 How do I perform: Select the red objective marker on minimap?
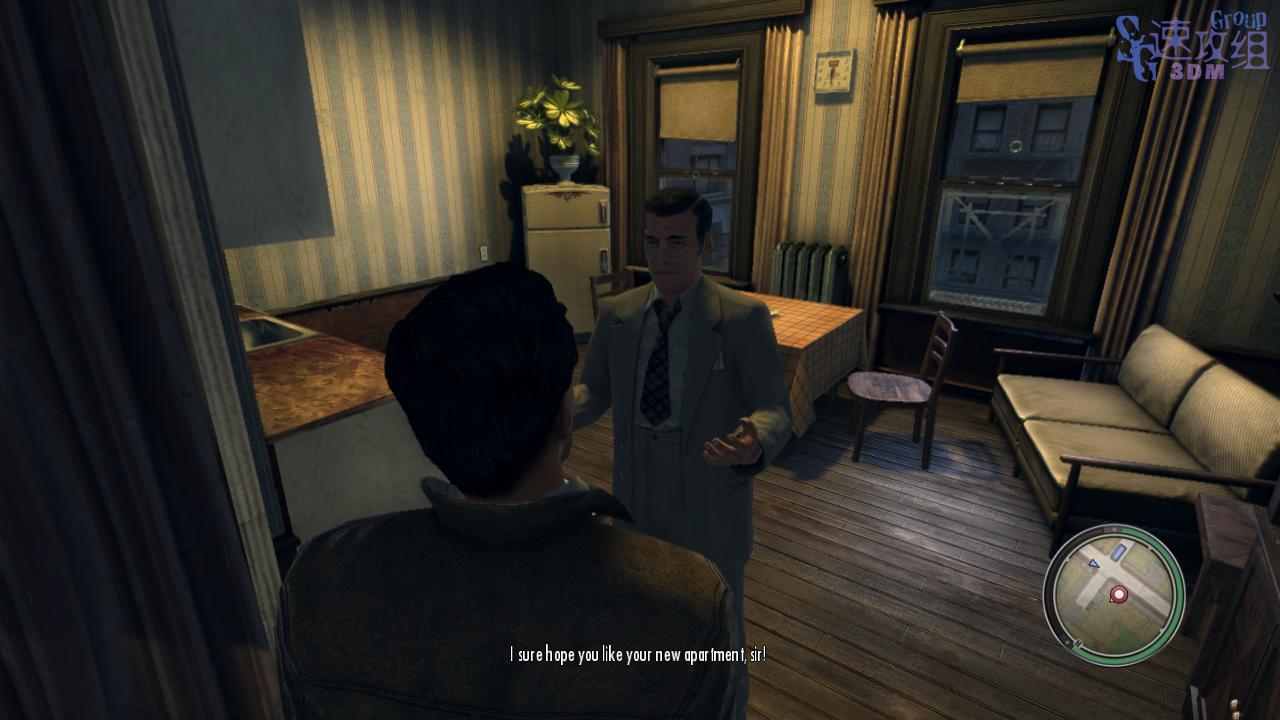[1118, 595]
